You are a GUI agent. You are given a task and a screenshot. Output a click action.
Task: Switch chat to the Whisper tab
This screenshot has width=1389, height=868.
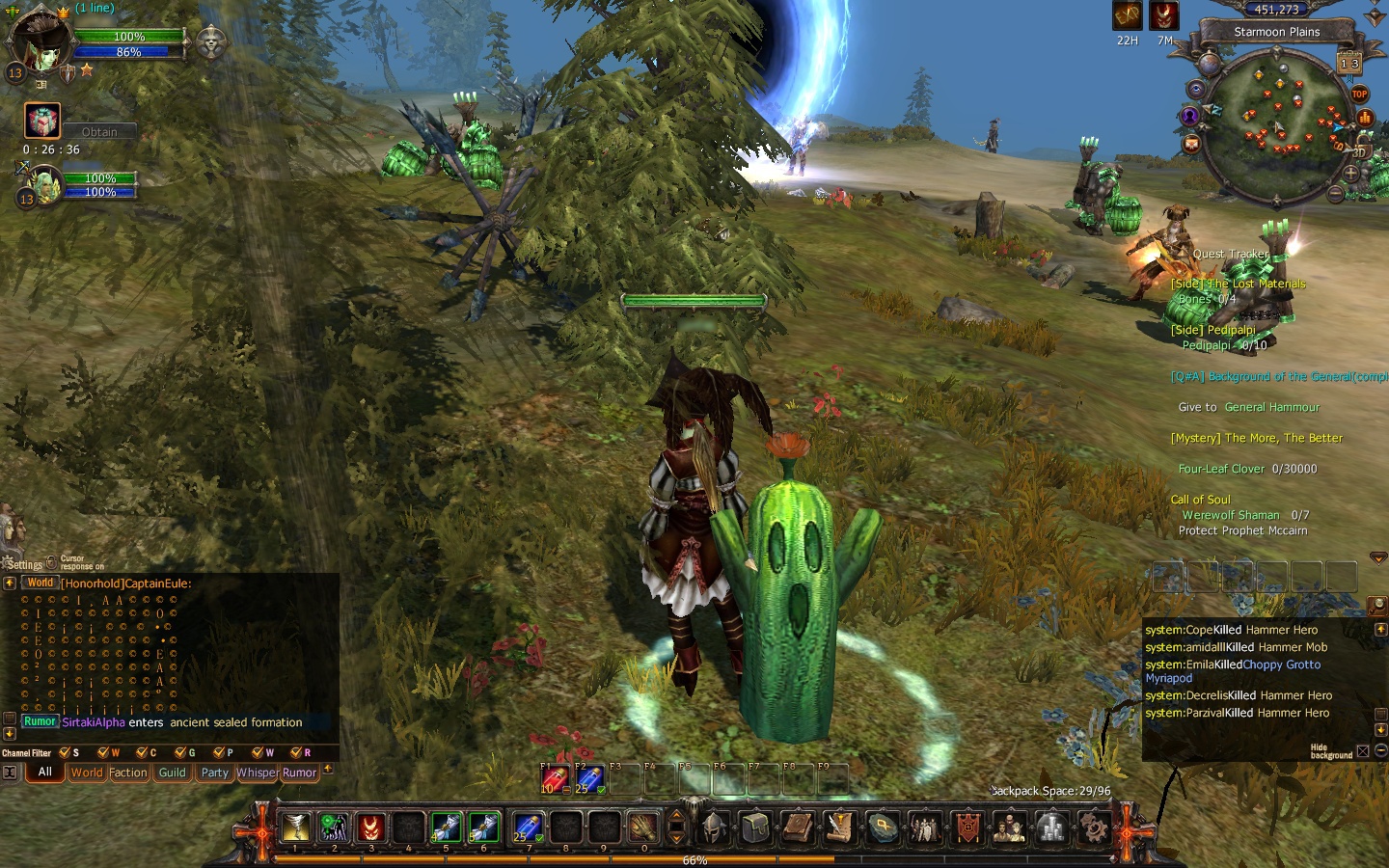click(x=257, y=773)
